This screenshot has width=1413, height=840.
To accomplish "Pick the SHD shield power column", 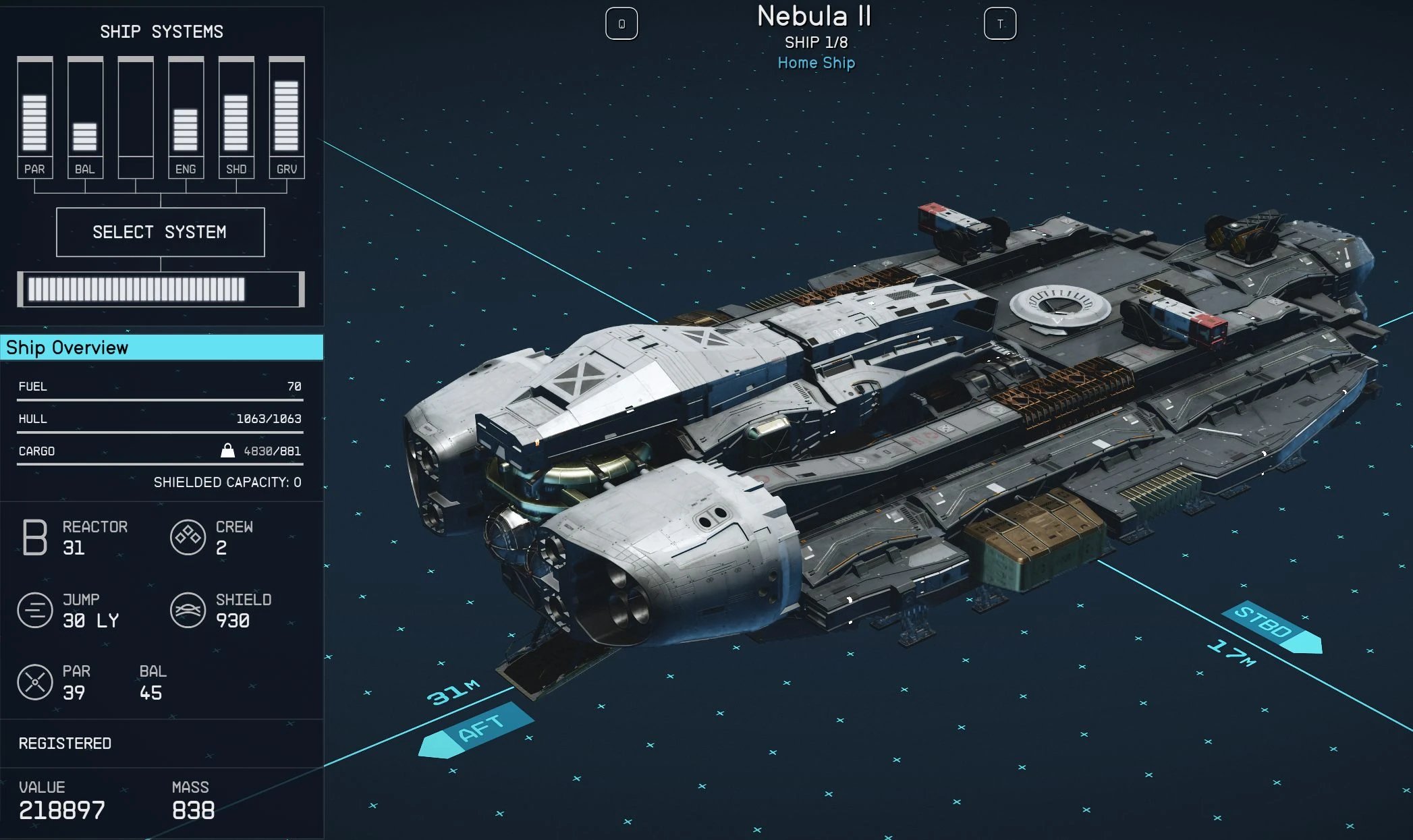I will click(x=236, y=118).
